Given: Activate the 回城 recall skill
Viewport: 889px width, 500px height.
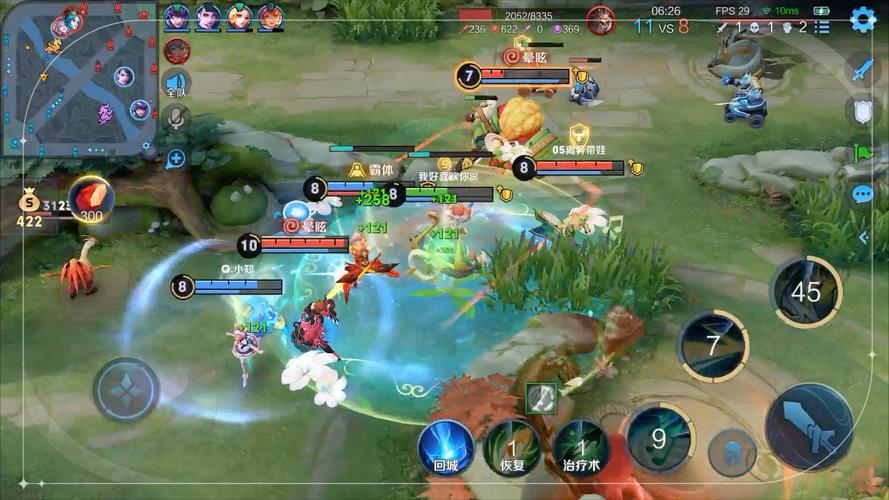Looking at the screenshot, I should point(445,445).
